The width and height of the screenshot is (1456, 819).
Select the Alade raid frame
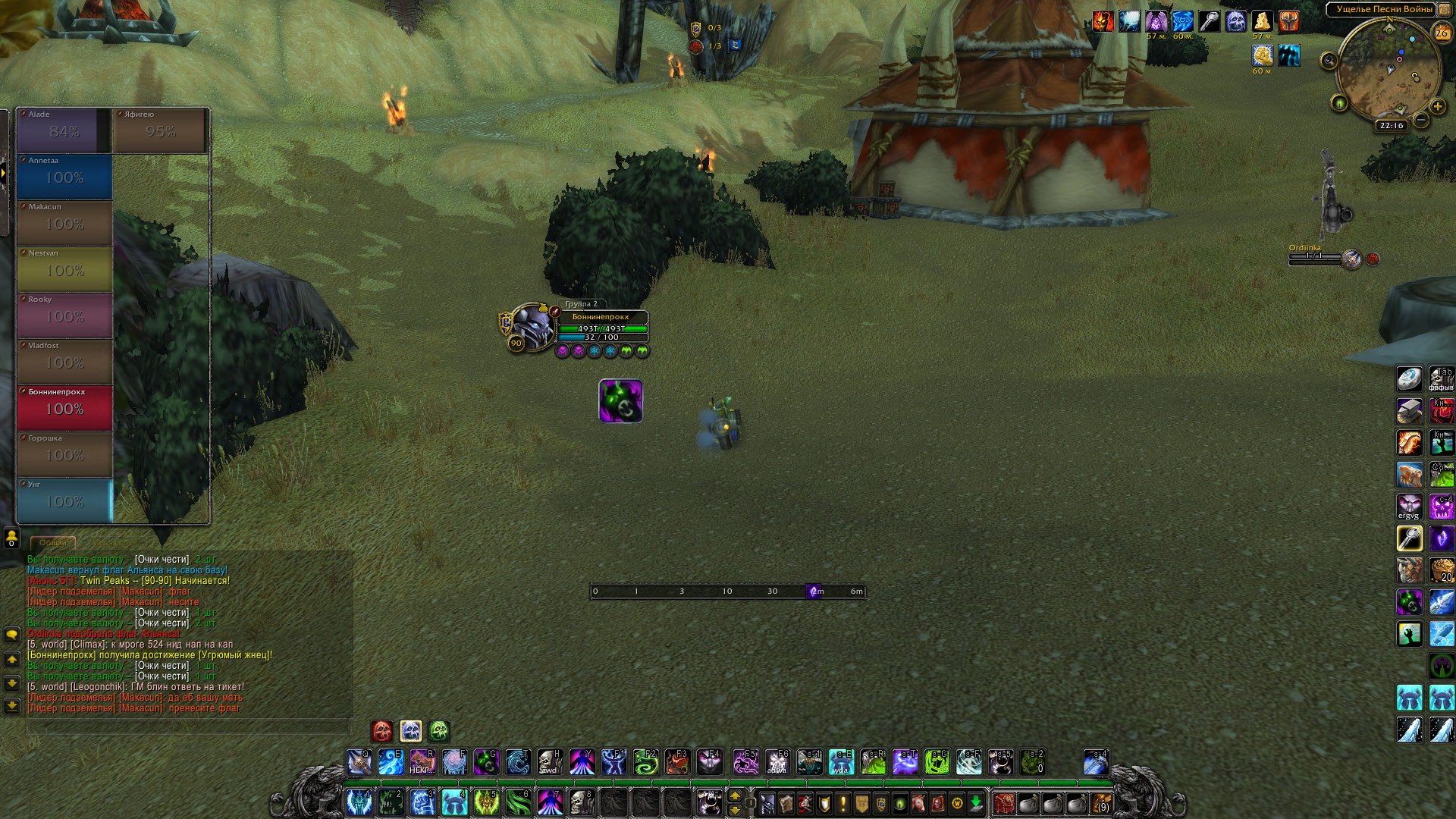click(64, 130)
